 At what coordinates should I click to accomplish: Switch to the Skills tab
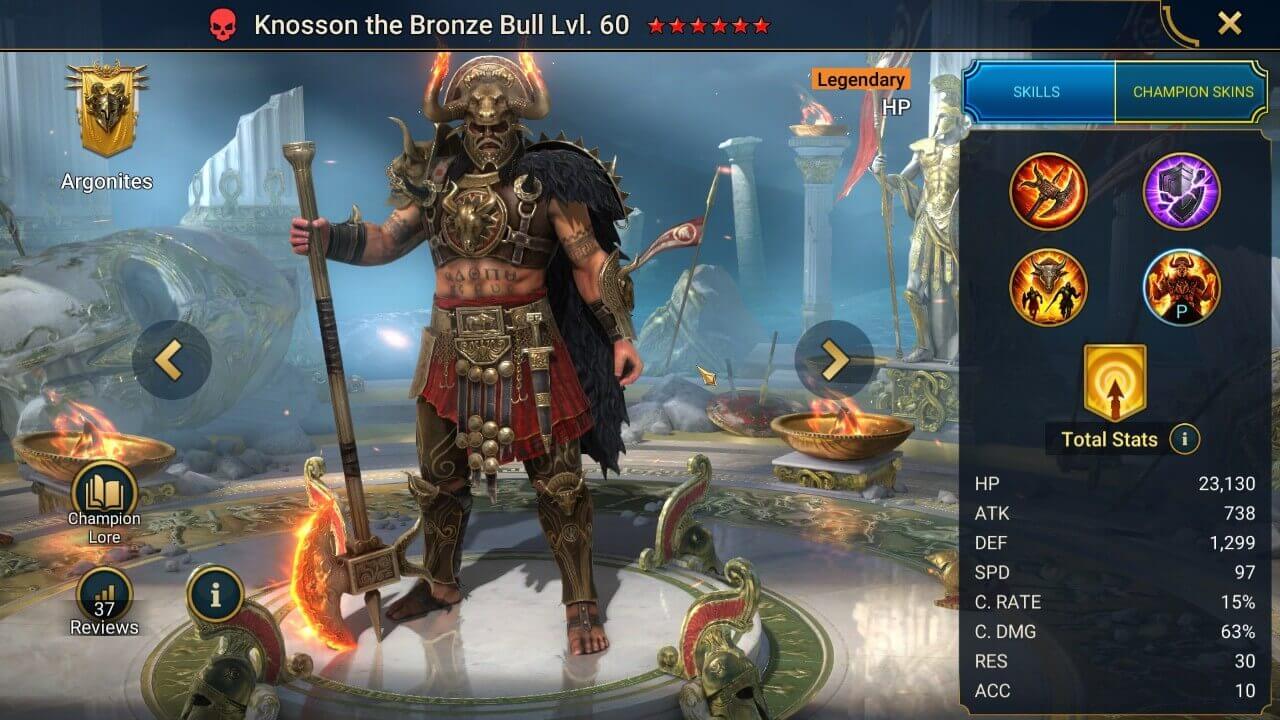click(1036, 91)
